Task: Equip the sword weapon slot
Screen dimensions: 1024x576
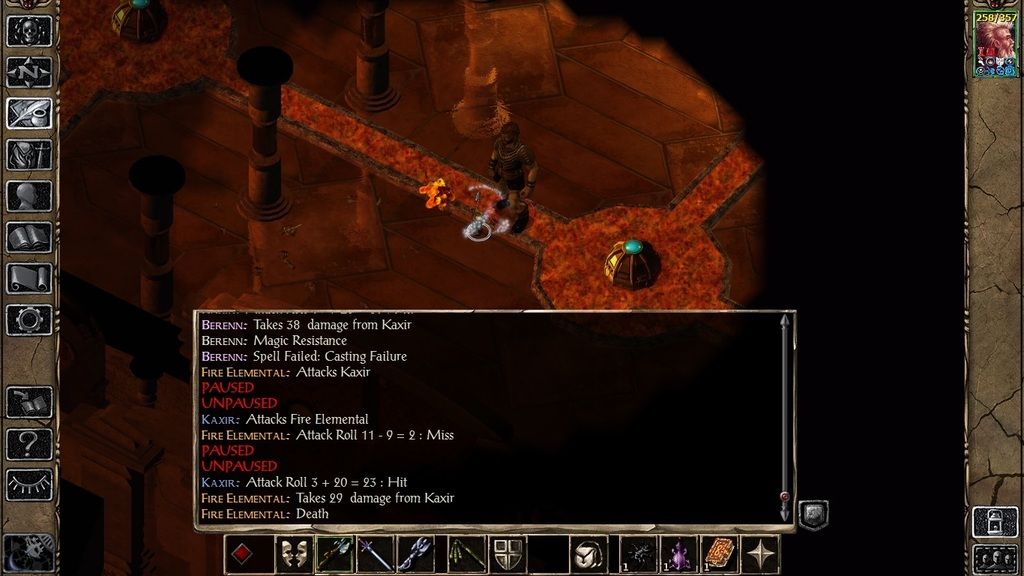Action: 375,554
